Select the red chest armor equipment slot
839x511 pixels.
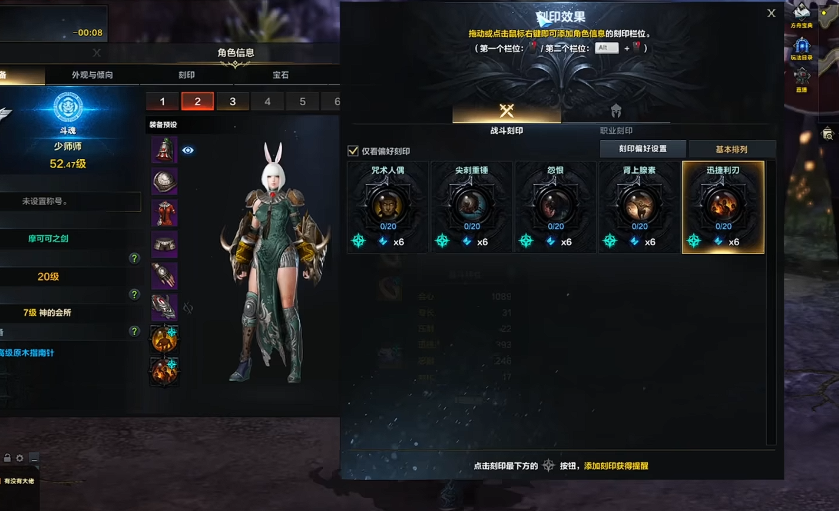click(x=164, y=214)
